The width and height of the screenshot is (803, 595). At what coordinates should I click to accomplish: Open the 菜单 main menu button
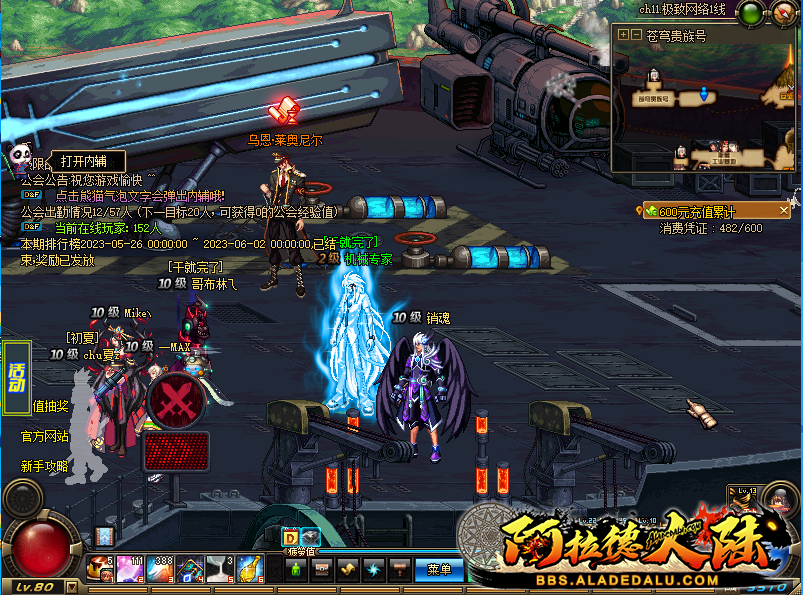coord(438,569)
